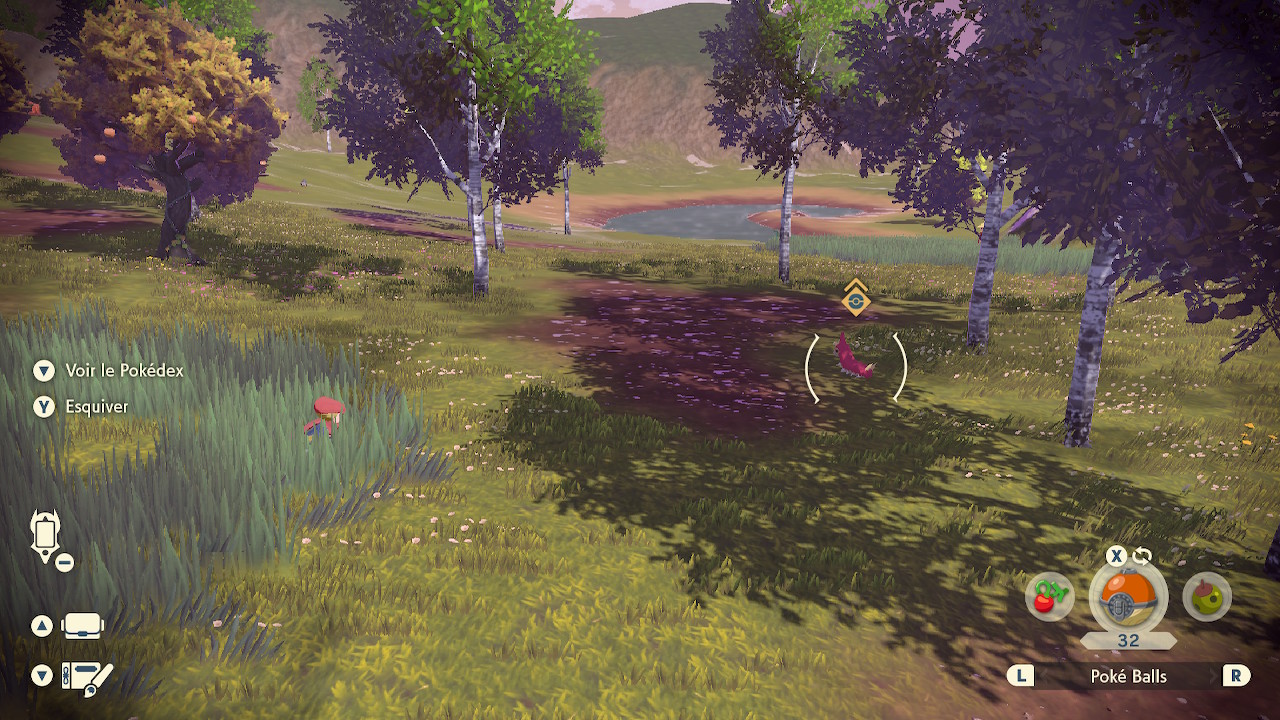Open the satchel bag icon
The height and width of the screenshot is (720, 1280).
82,627
